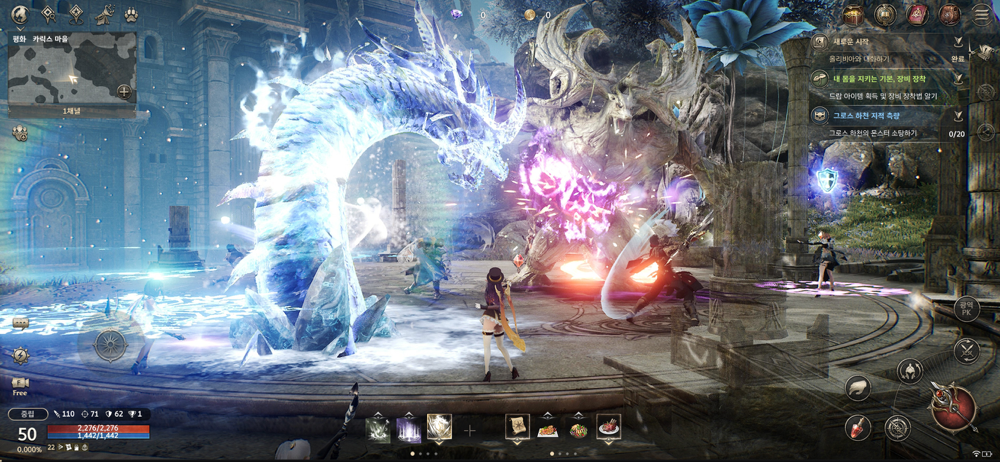Open the 1채널 channel selector
The width and height of the screenshot is (1000, 462).
coord(72,111)
